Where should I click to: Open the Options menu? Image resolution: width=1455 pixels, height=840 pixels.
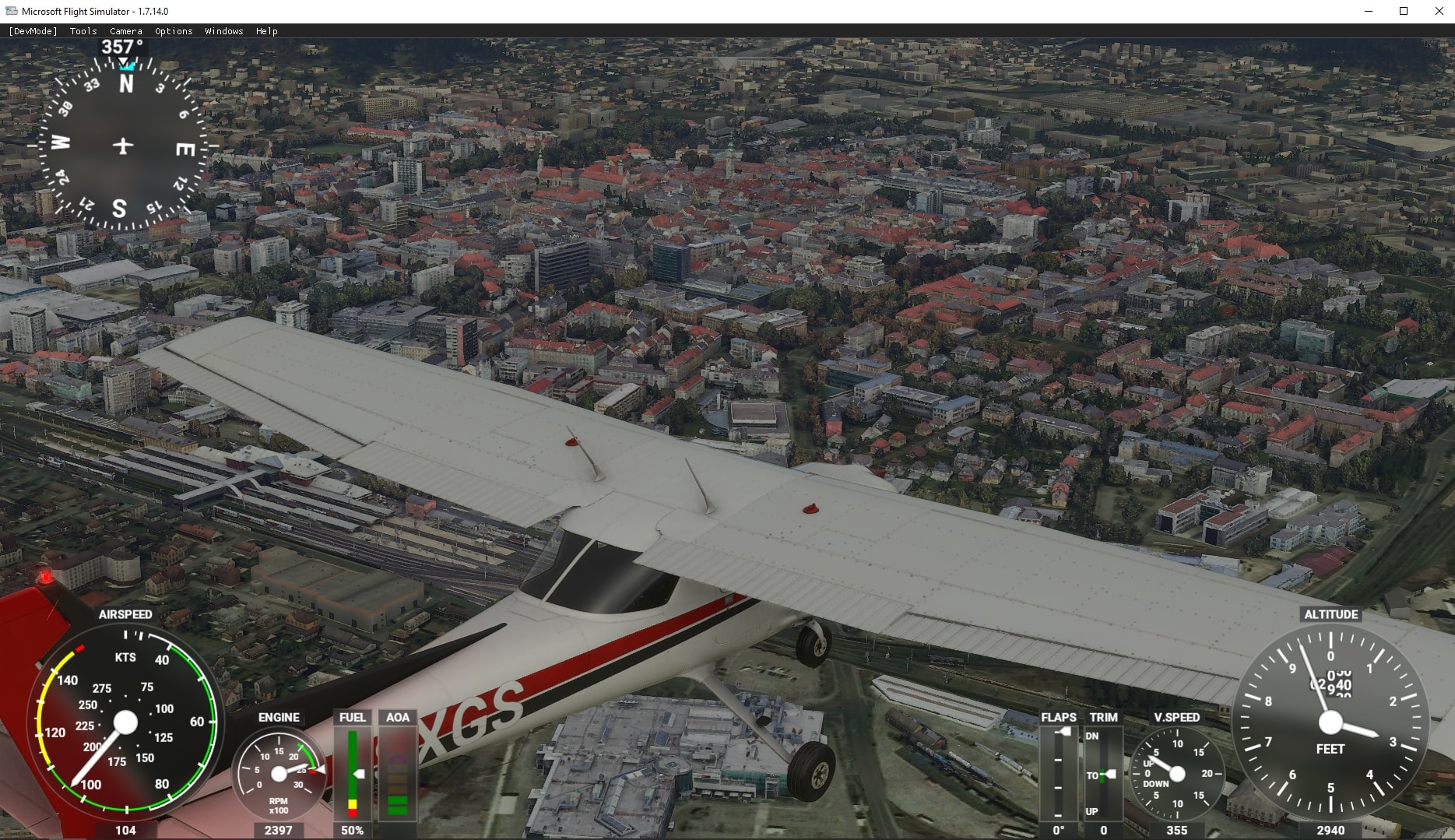coord(174,31)
